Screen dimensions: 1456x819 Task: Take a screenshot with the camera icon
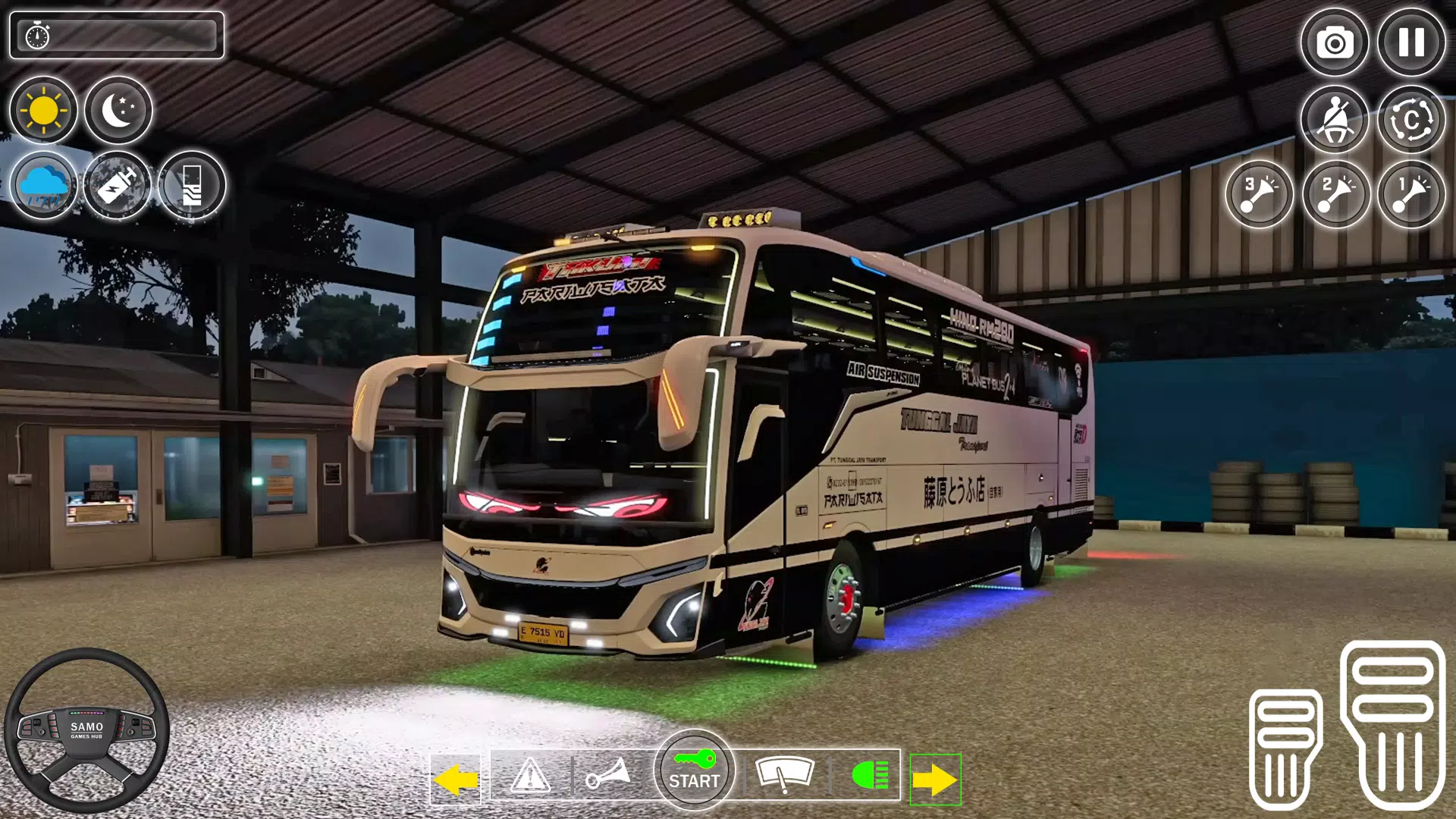click(x=1335, y=43)
